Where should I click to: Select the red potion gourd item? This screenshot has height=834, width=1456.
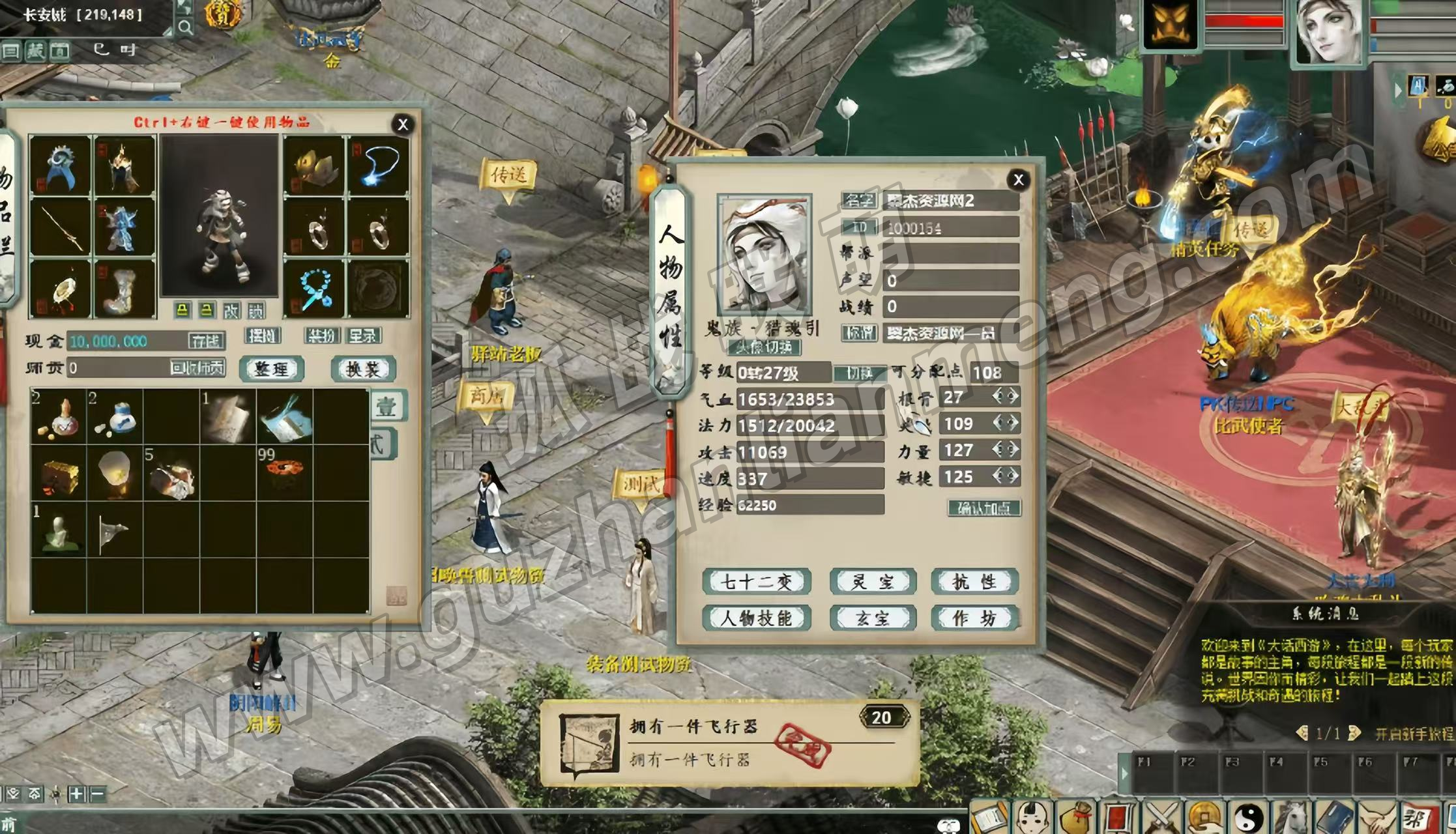click(59, 417)
